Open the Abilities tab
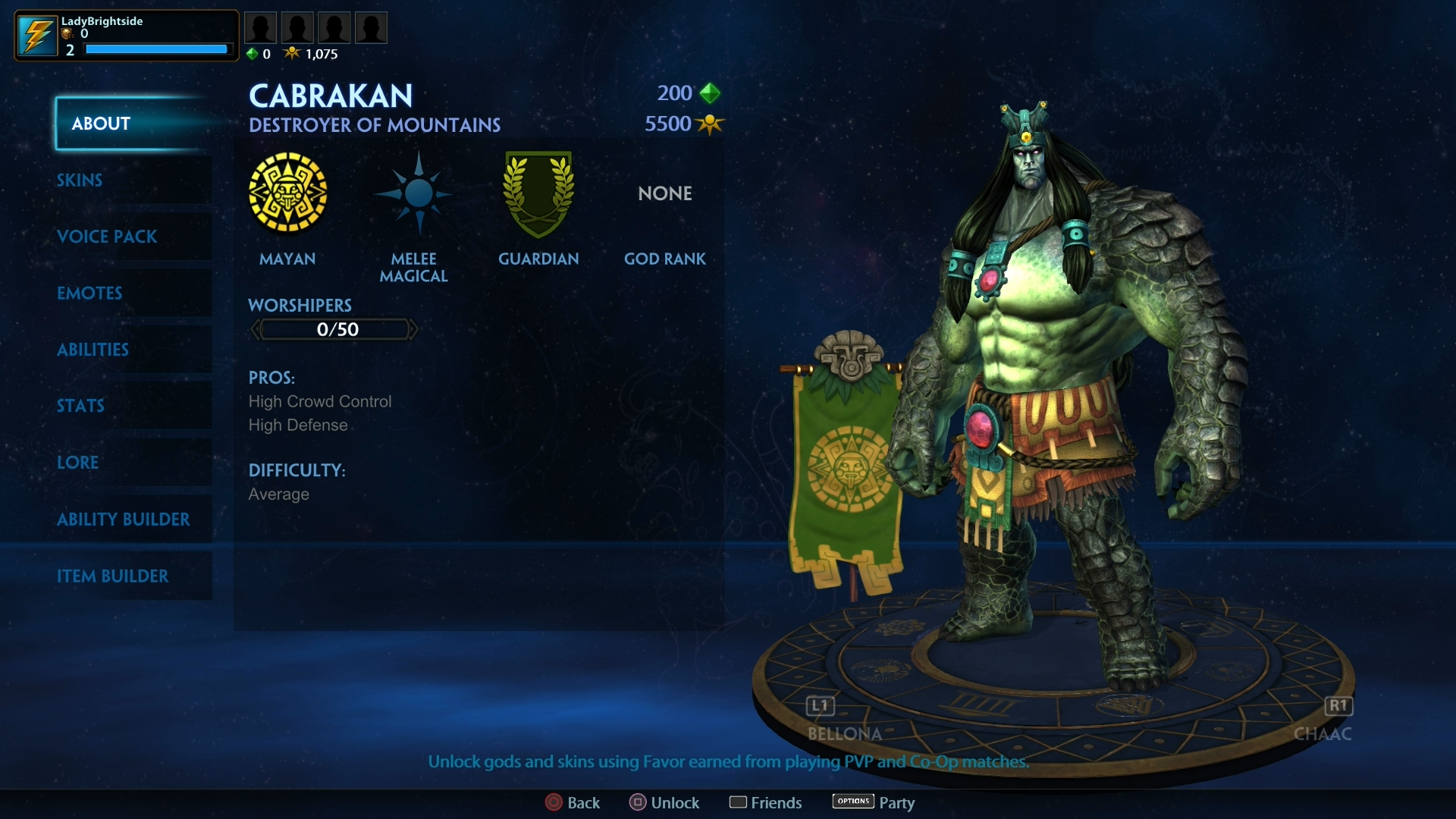 coord(93,350)
